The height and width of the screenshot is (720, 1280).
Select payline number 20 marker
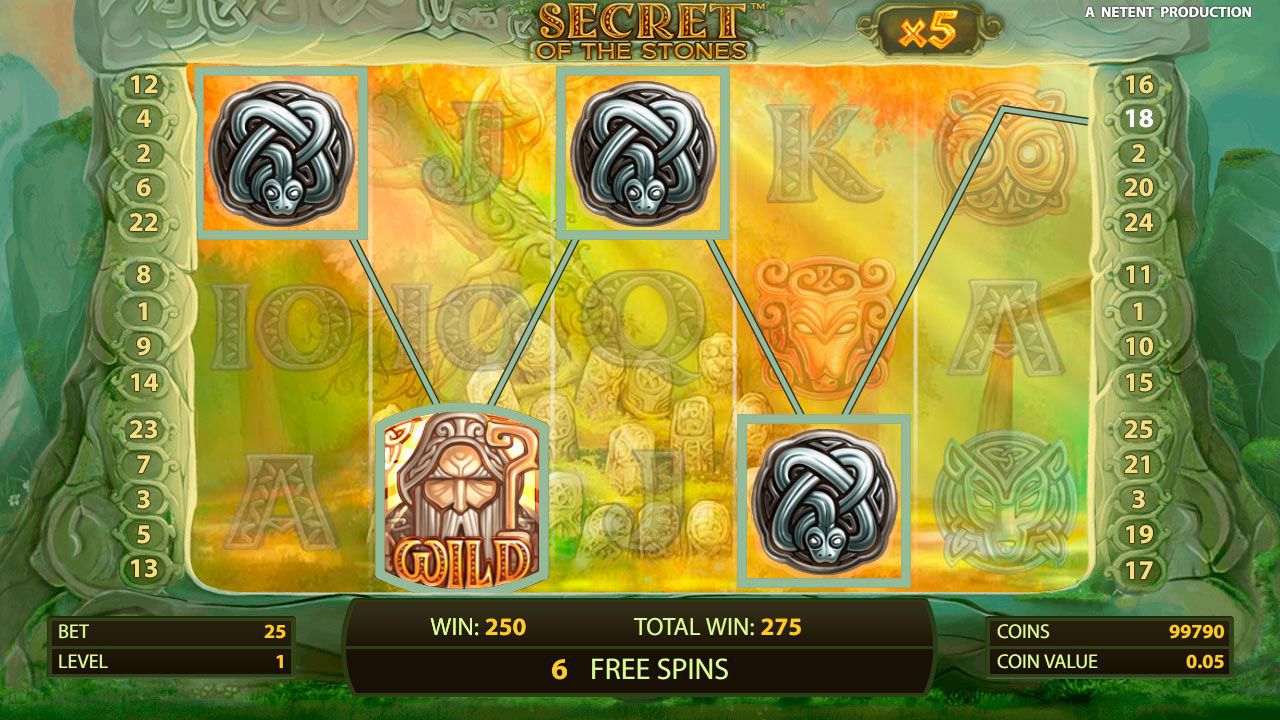click(1139, 187)
